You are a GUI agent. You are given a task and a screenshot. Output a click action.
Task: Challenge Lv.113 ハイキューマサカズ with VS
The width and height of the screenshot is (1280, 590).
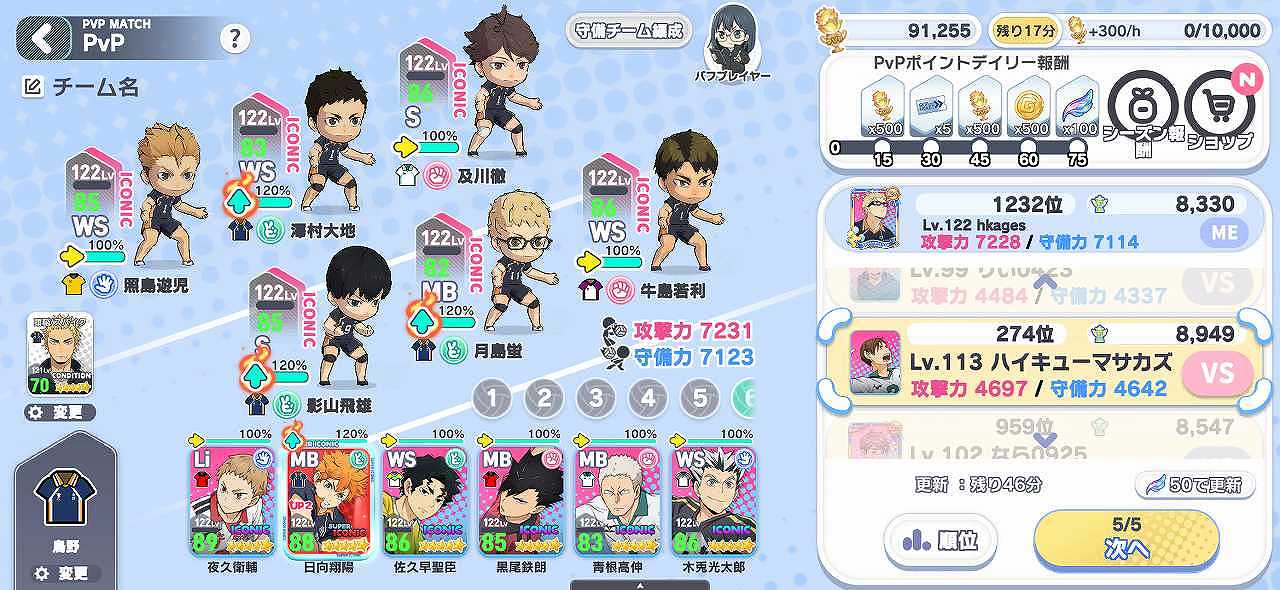coord(1217,374)
